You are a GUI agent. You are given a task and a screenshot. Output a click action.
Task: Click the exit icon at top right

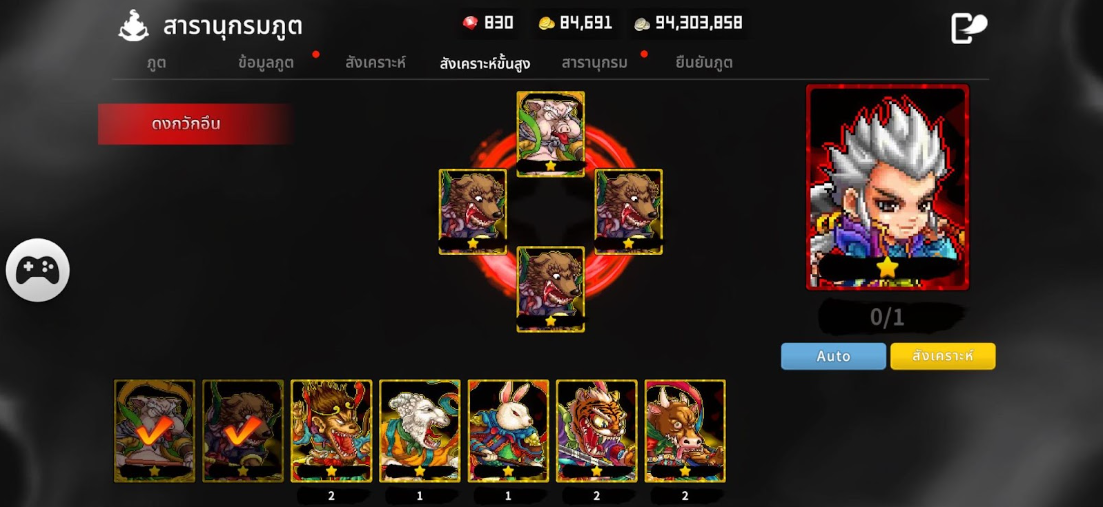[968, 28]
